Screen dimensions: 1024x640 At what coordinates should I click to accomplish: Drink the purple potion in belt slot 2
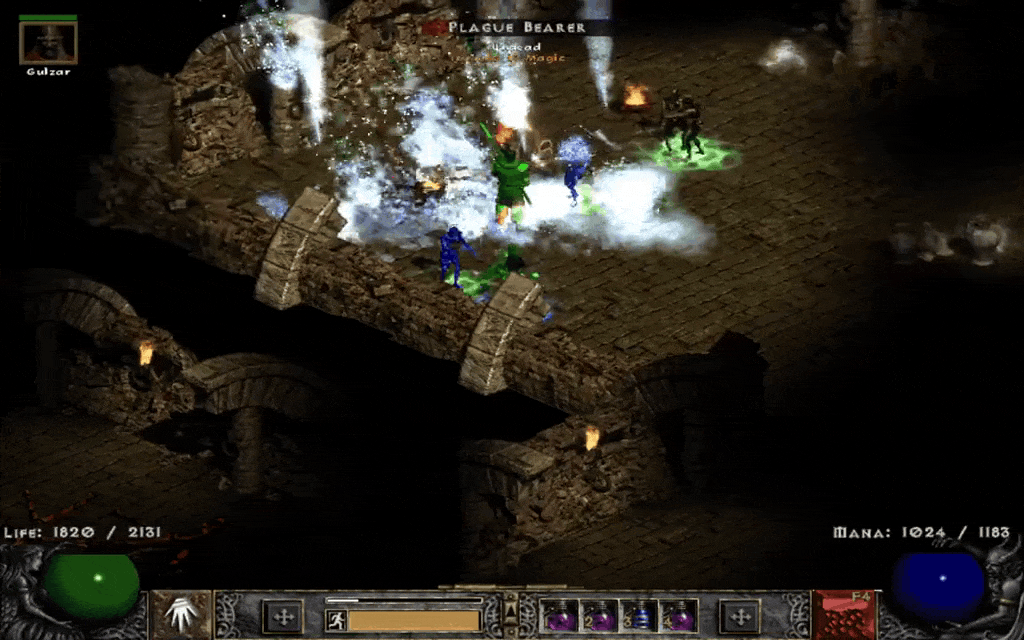click(x=599, y=615)
